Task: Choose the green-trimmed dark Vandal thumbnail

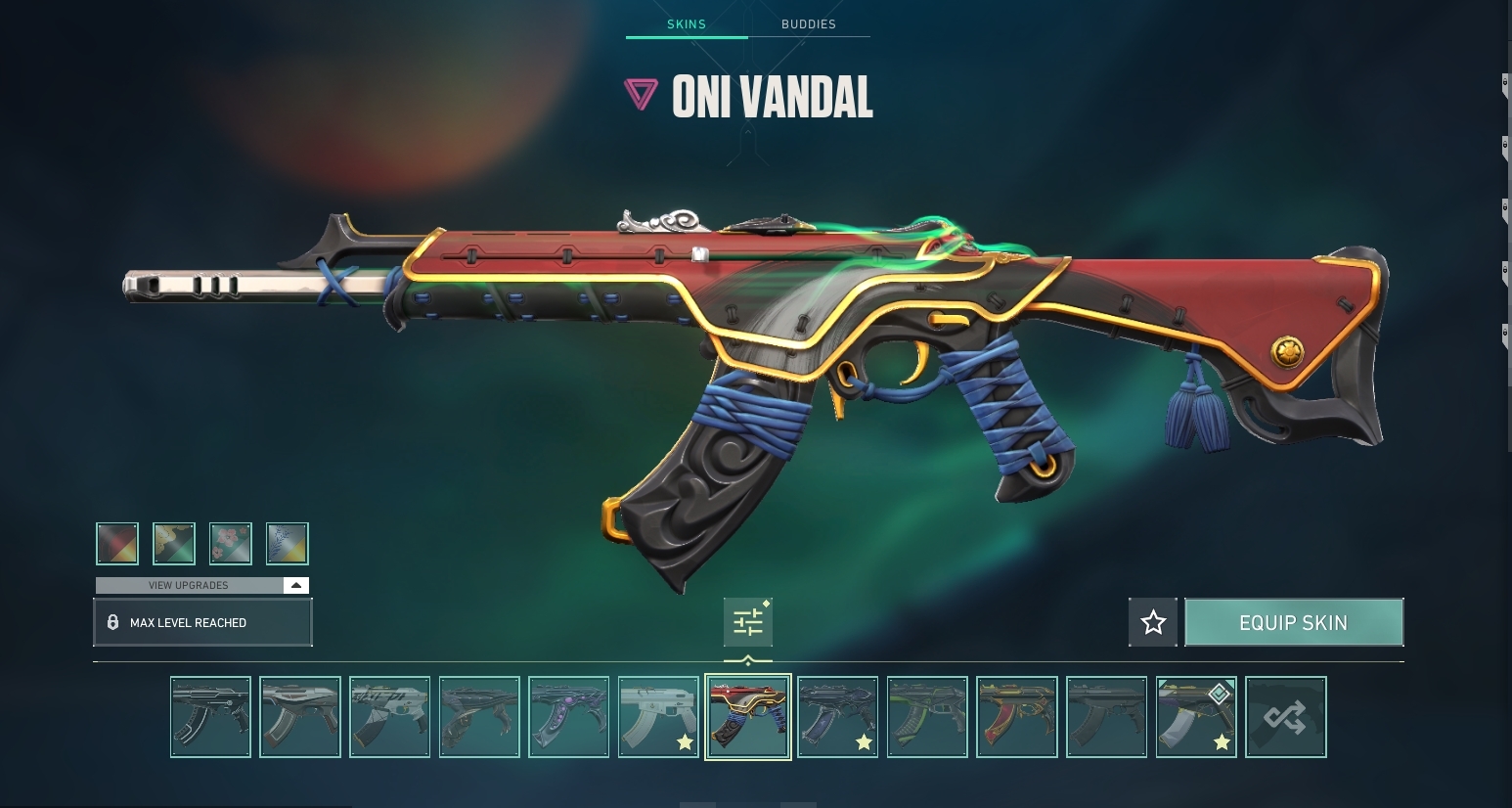Action: [x=927, y=717]
